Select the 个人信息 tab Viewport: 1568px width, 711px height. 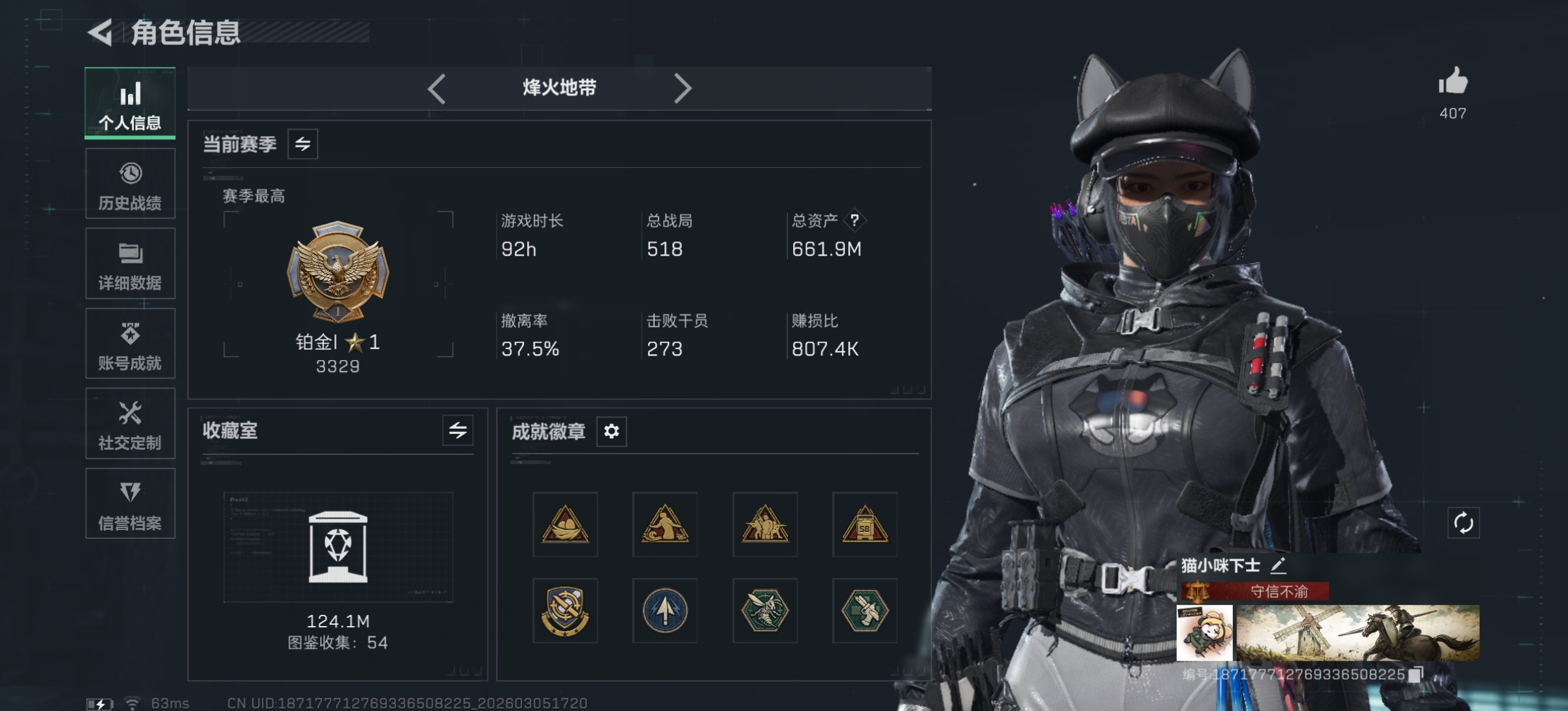[x=130, y=103]
